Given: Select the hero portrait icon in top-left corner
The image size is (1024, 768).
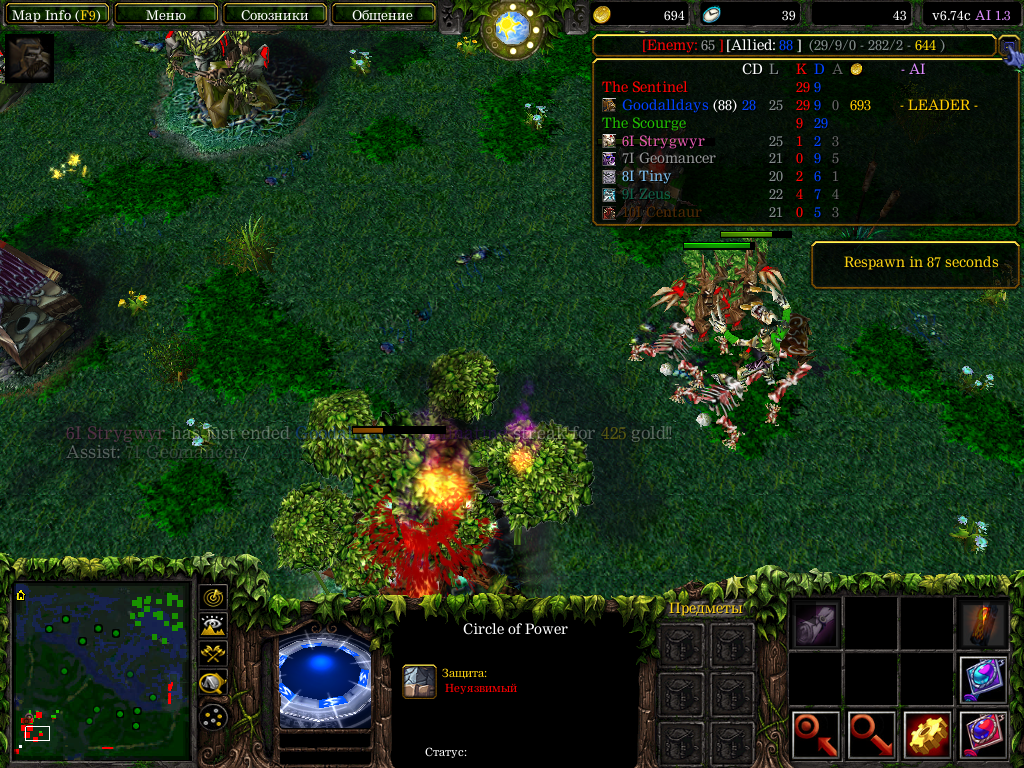Looking at the screenshot, I should pos(29,58).
